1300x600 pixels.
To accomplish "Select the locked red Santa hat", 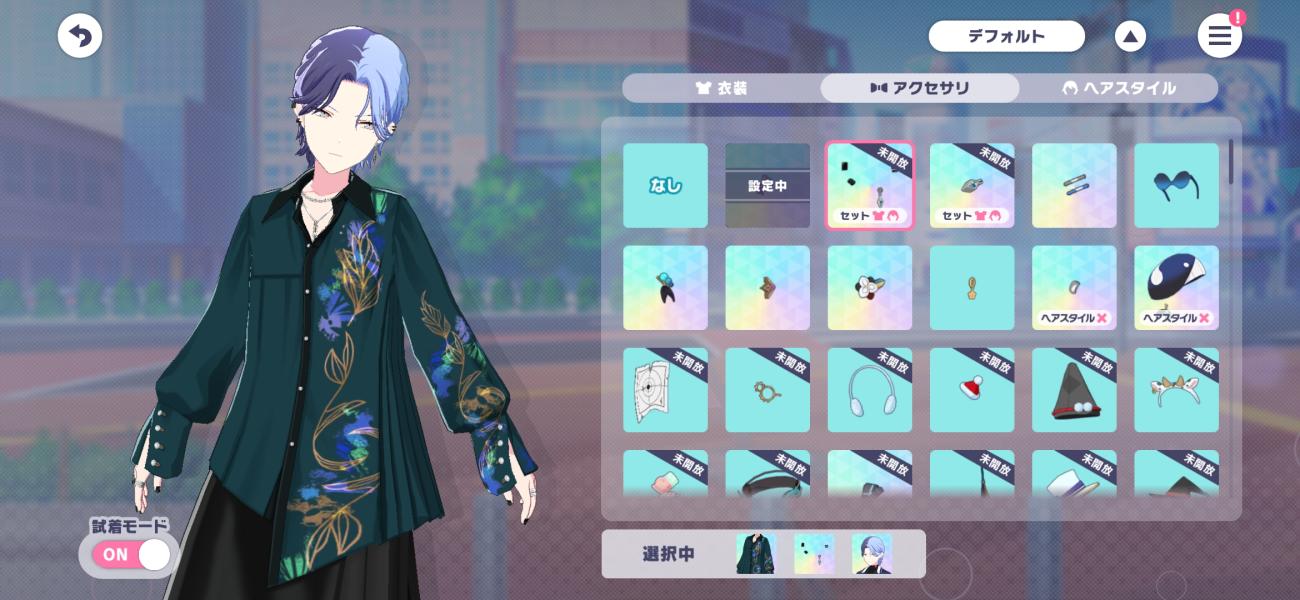I will [972, 390].
